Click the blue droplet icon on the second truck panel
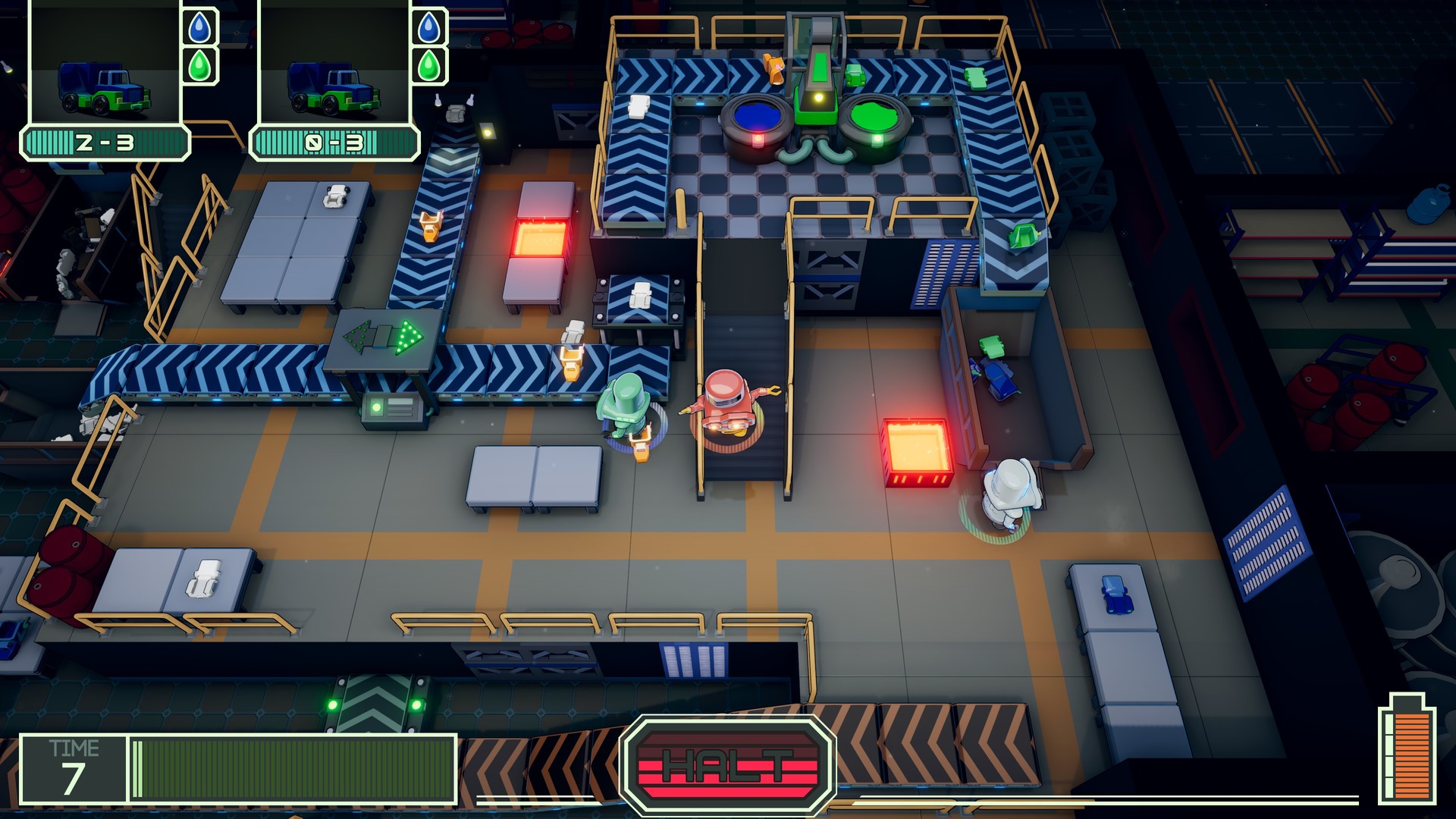This screenshot has height=819, width=1456. [429, 26]
